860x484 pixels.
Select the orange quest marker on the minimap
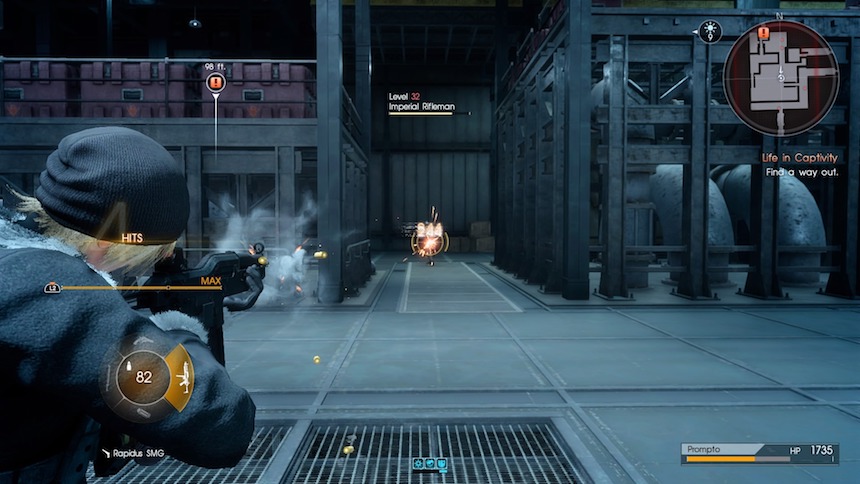coord(764,34)
